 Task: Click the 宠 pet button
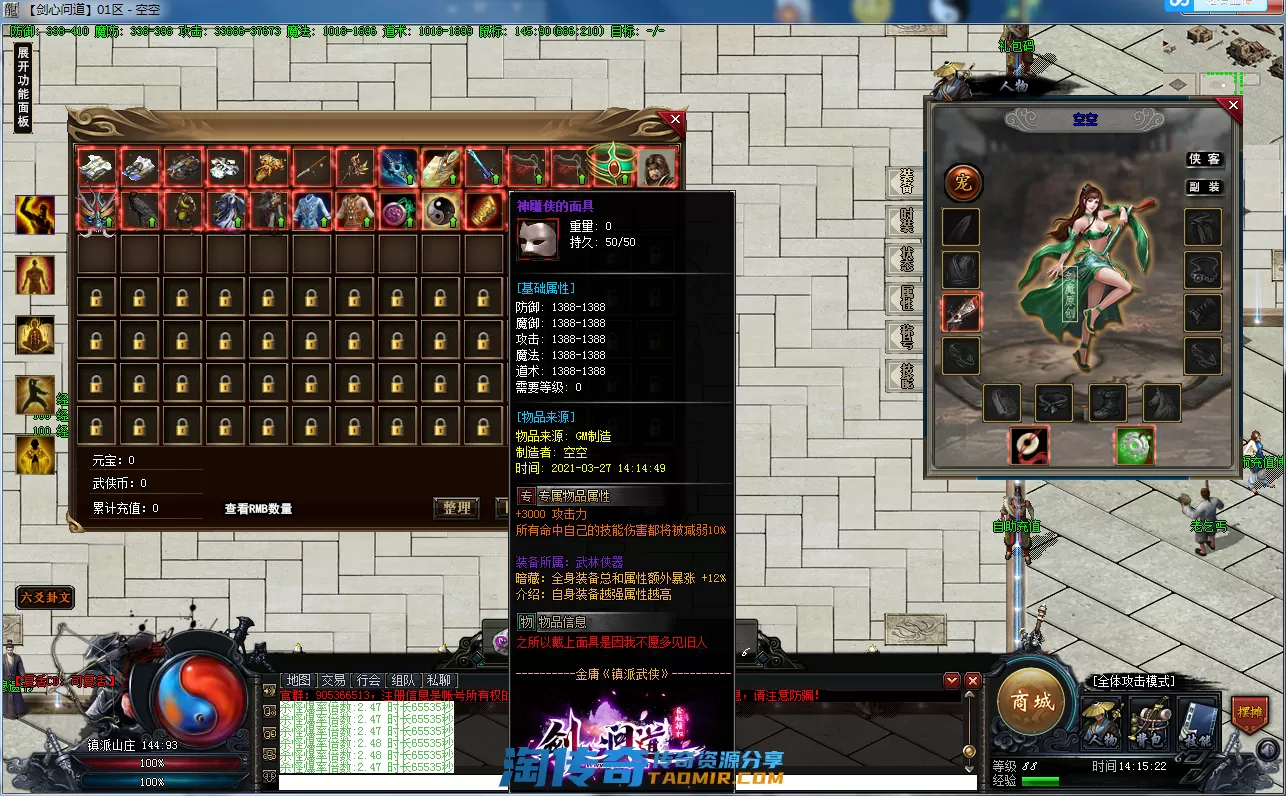[964, 183]
